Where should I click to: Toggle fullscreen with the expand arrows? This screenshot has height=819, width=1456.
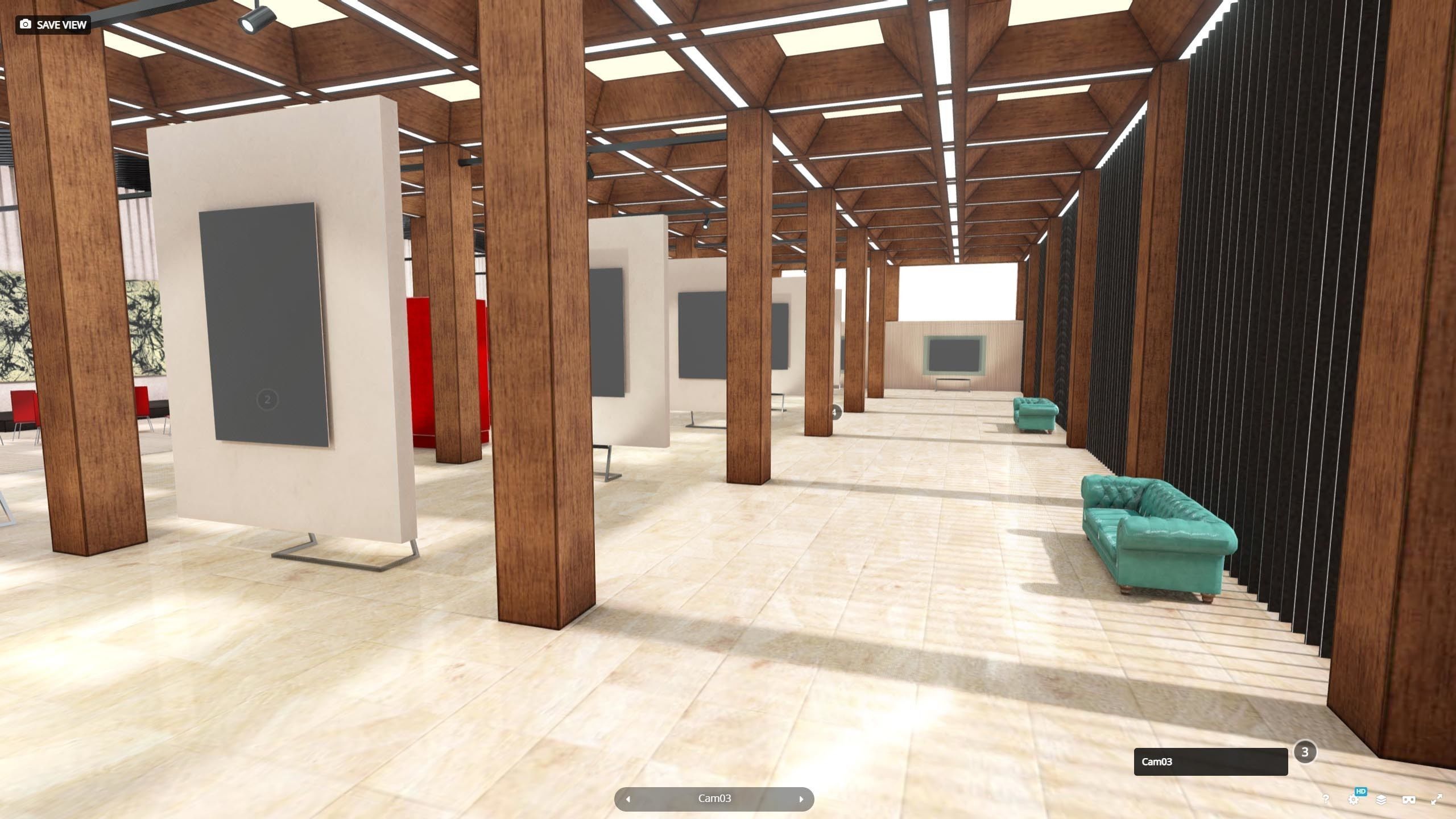pos(1436,798)
